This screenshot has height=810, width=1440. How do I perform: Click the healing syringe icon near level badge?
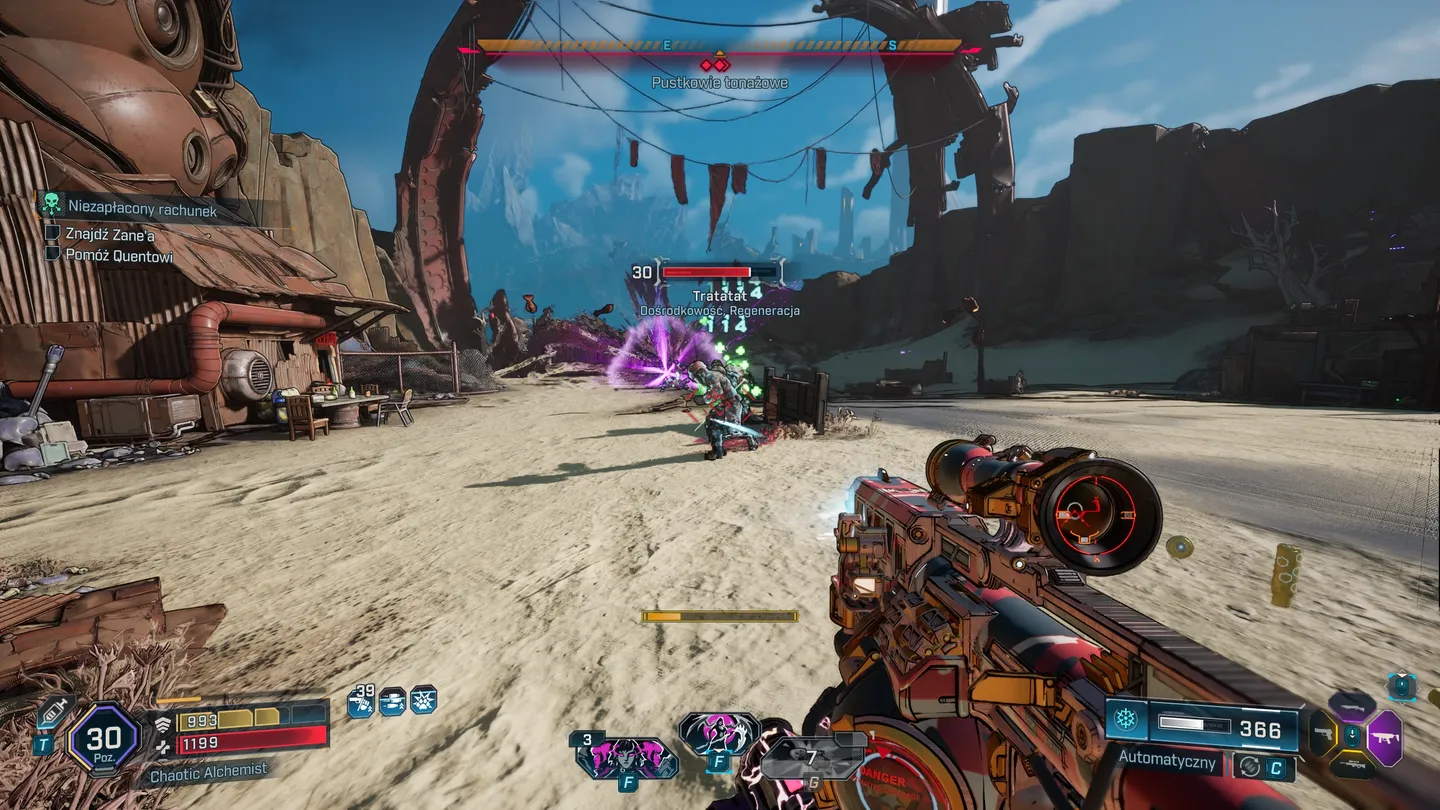point(53,712)
